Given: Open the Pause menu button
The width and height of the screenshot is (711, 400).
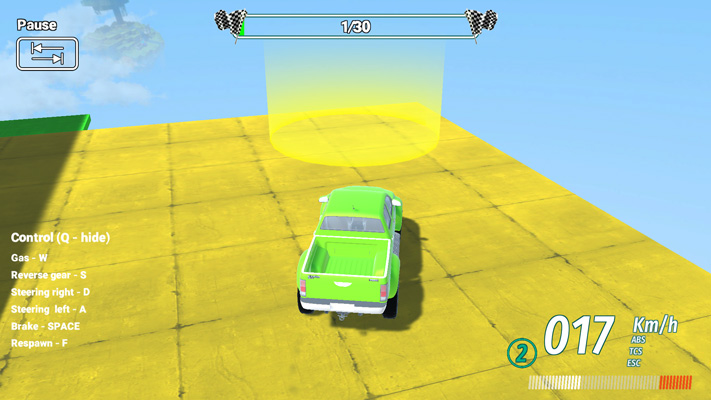Looking at the screenshot, I should click(x=47, y=53).
